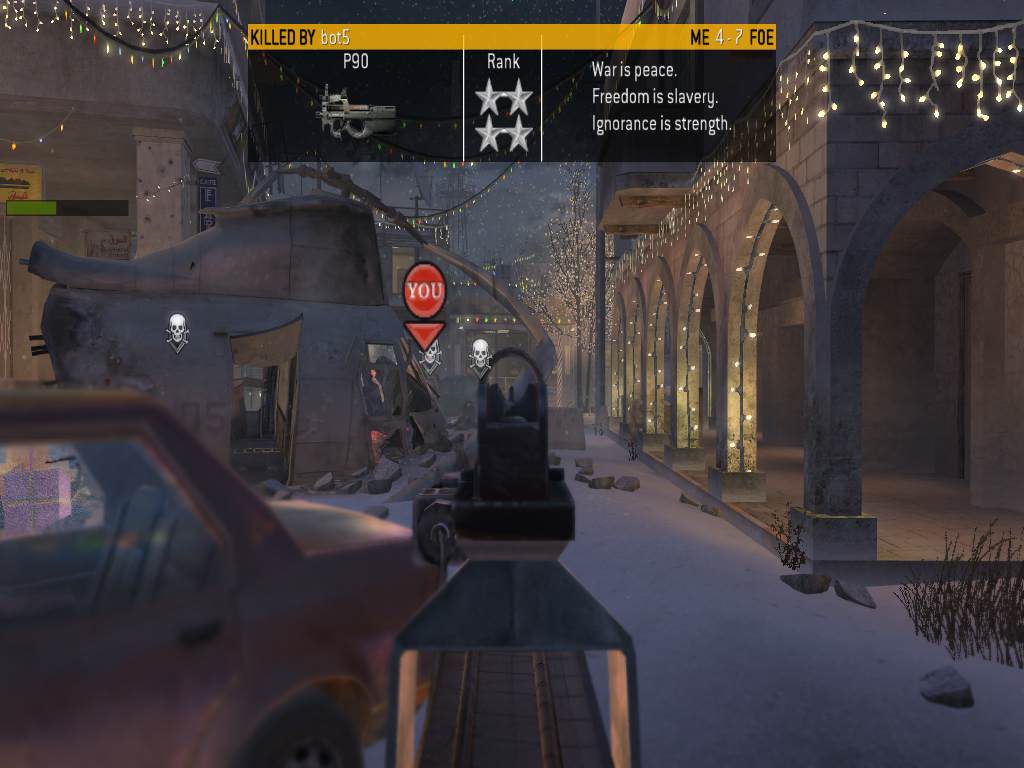This screenshot has height=768, width=1024.
Task: Select the four-star Rank emblem
Action: (503, 116)
